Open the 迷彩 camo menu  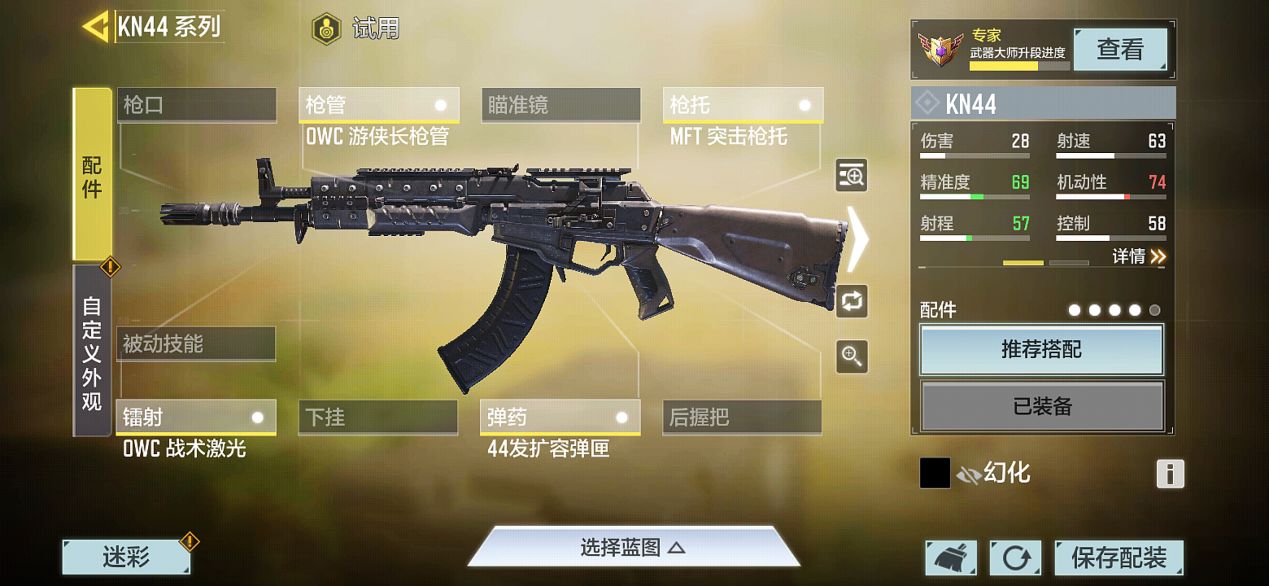coord(126,557)
